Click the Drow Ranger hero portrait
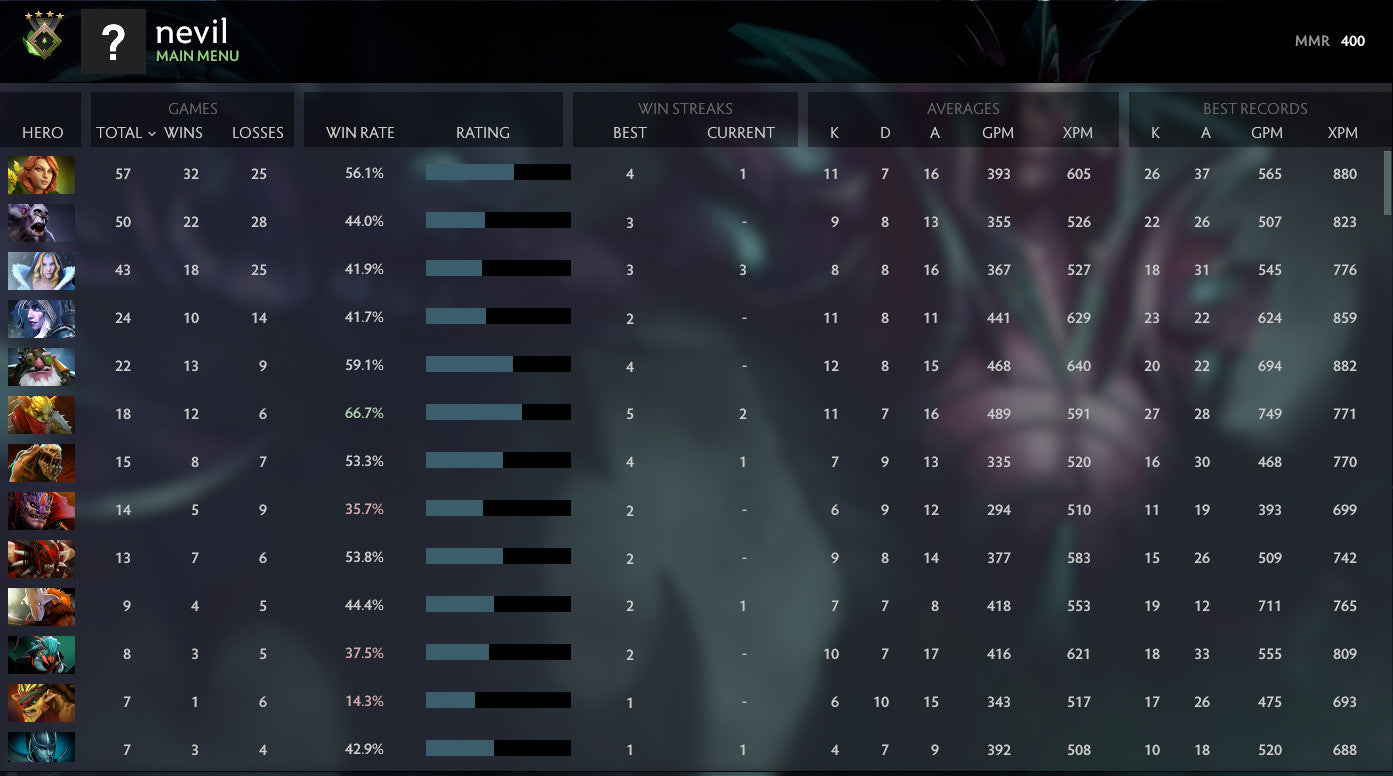The height and width of the screenshot is (776, 1393). (41, 318)
